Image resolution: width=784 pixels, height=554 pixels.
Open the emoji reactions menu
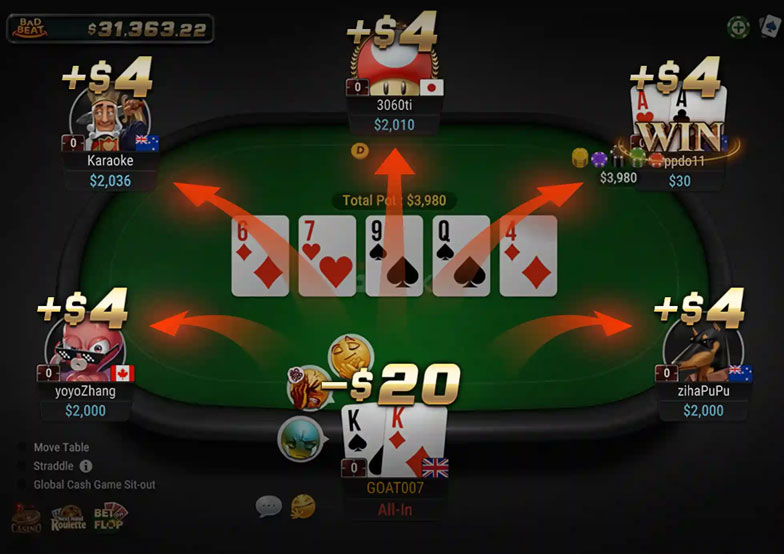click(x=302, y=506)
